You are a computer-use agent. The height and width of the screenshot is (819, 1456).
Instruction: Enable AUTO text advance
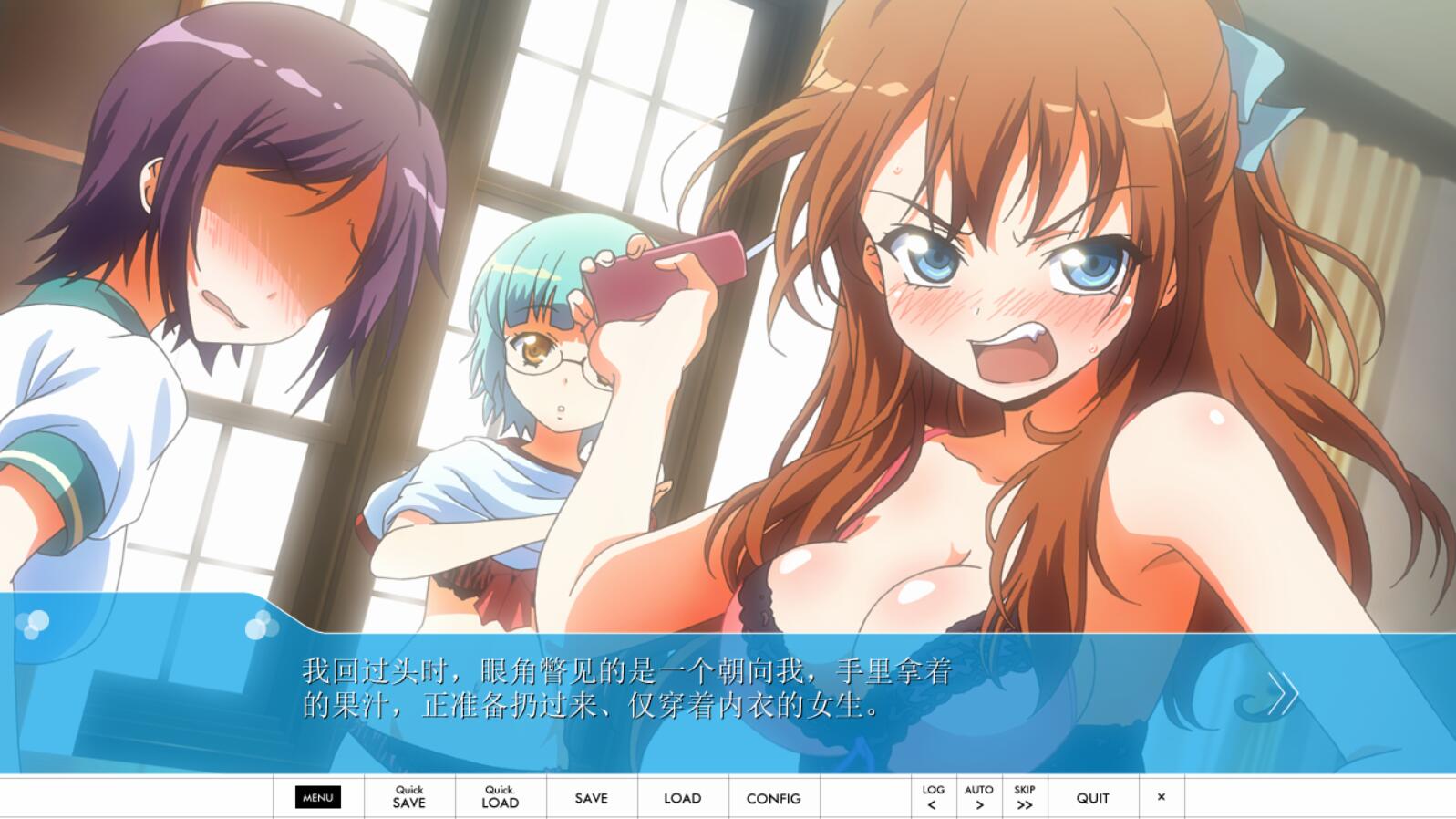coord(979,797)
